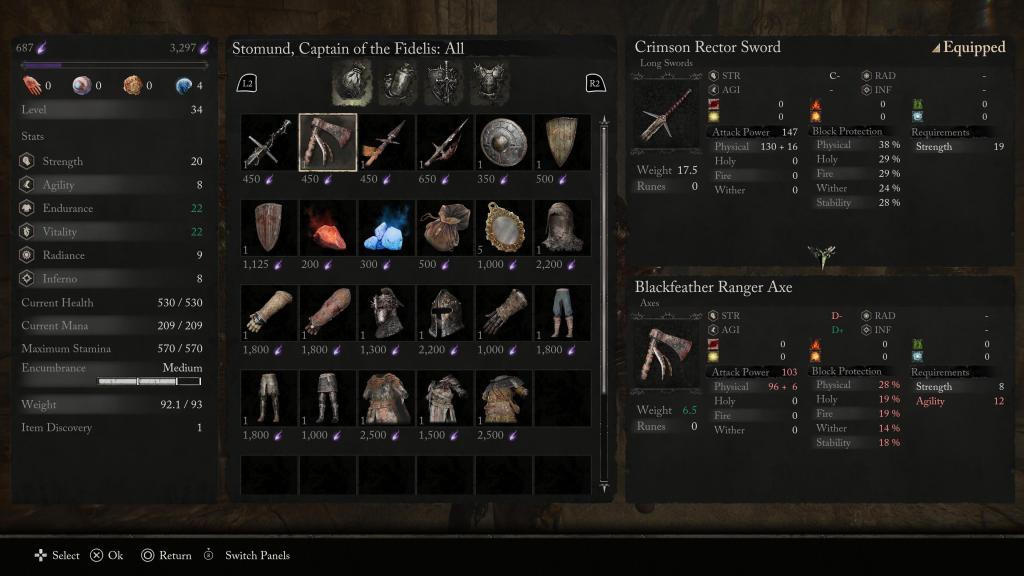
Task: Select the slit-visor great helm
Action: tap(445, 313)
